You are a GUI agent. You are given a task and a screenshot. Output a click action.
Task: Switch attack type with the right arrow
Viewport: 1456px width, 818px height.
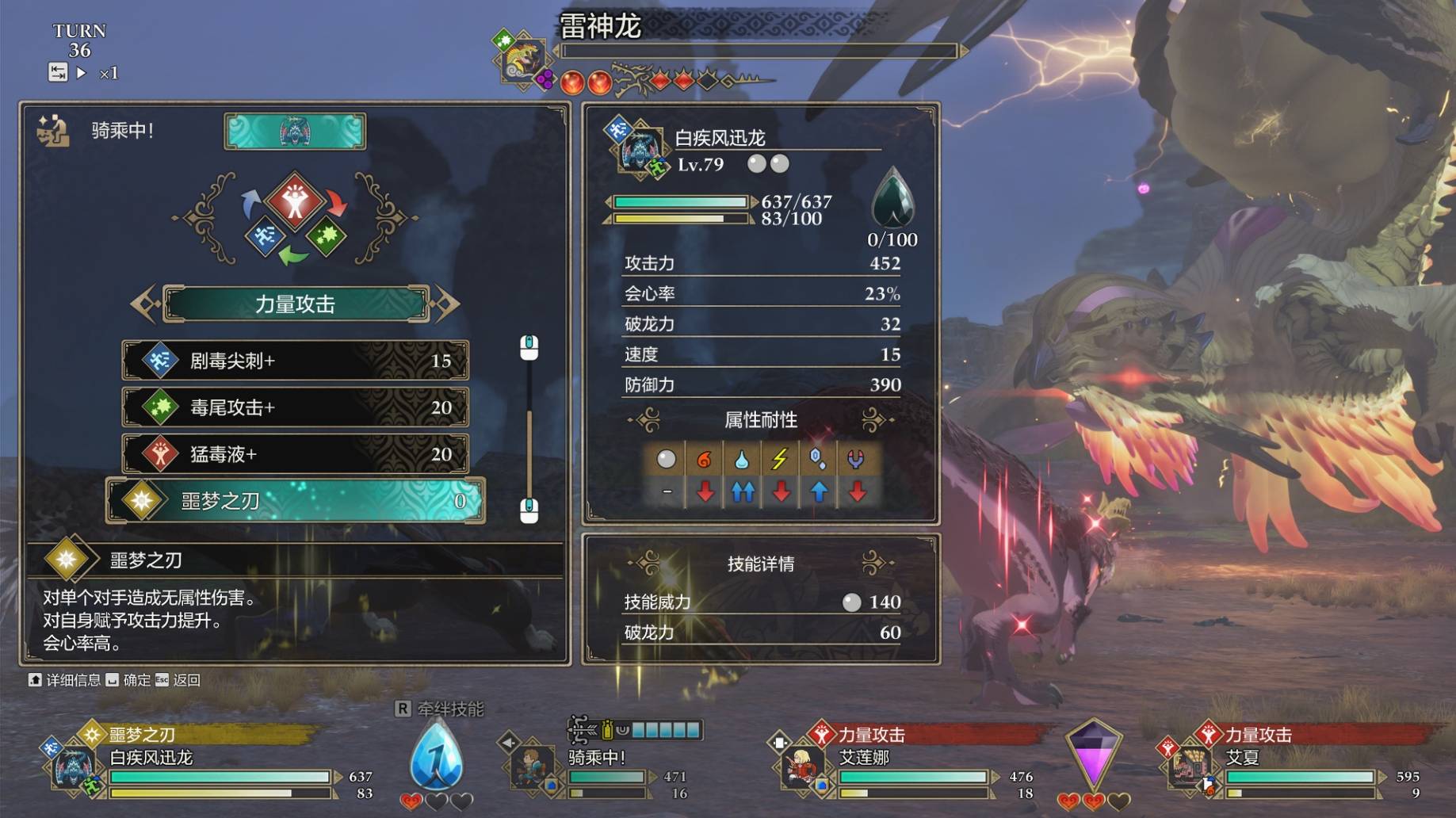point(445,304)
